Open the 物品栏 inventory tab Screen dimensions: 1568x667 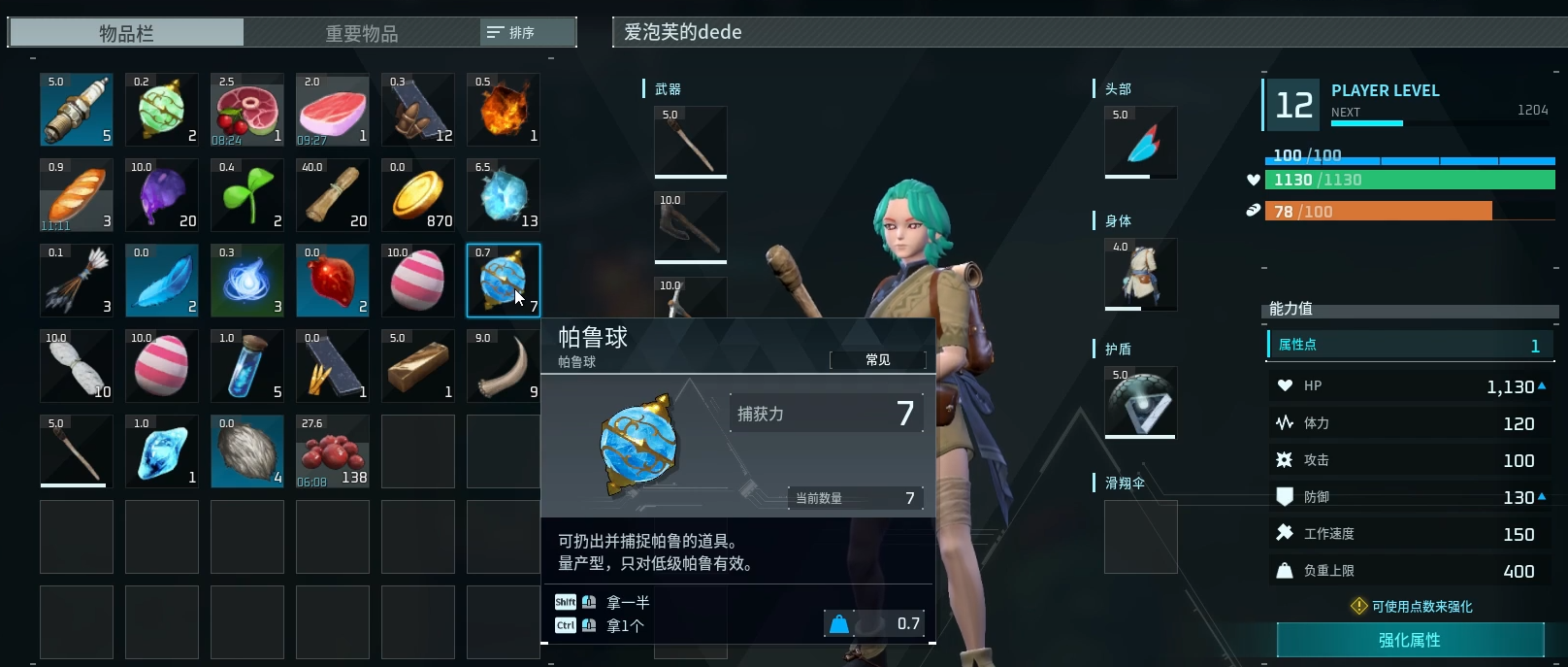(126, 33)
